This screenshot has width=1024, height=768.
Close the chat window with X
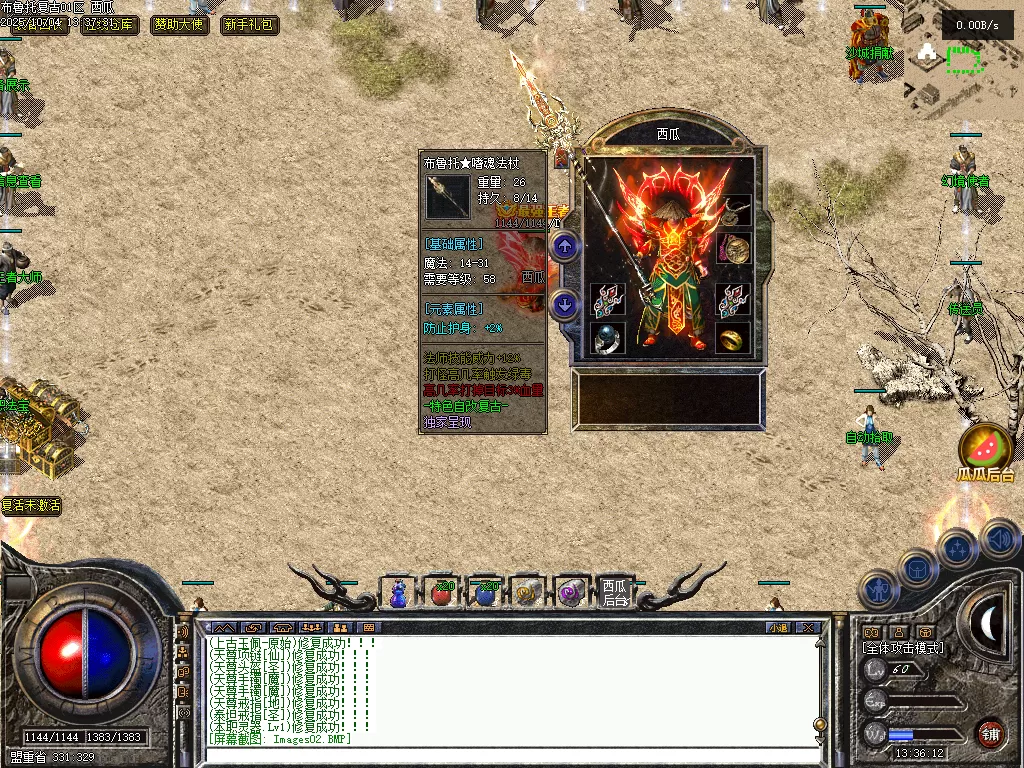809,628
